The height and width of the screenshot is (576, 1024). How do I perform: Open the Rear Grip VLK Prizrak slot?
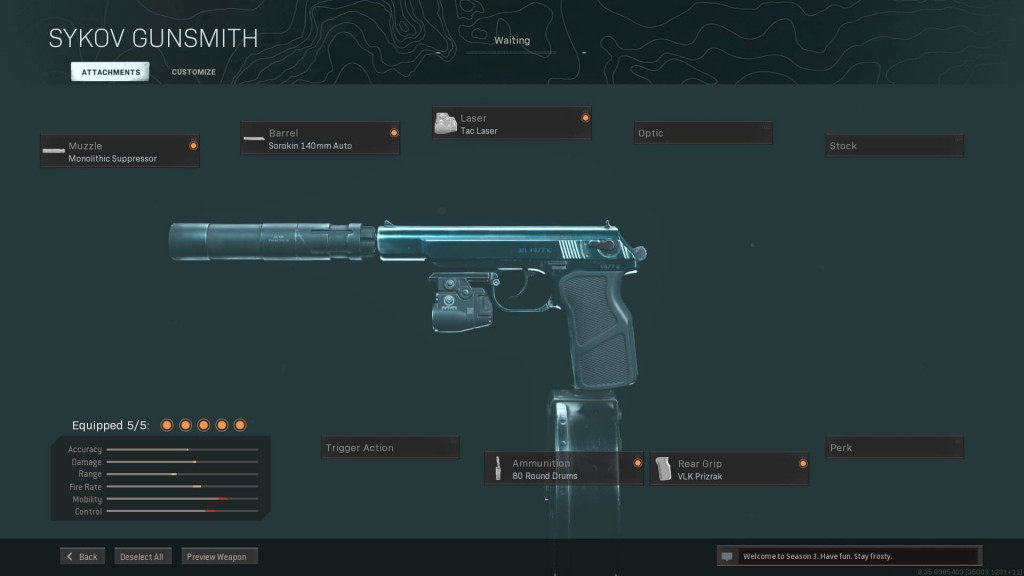(x=729, y=469)
